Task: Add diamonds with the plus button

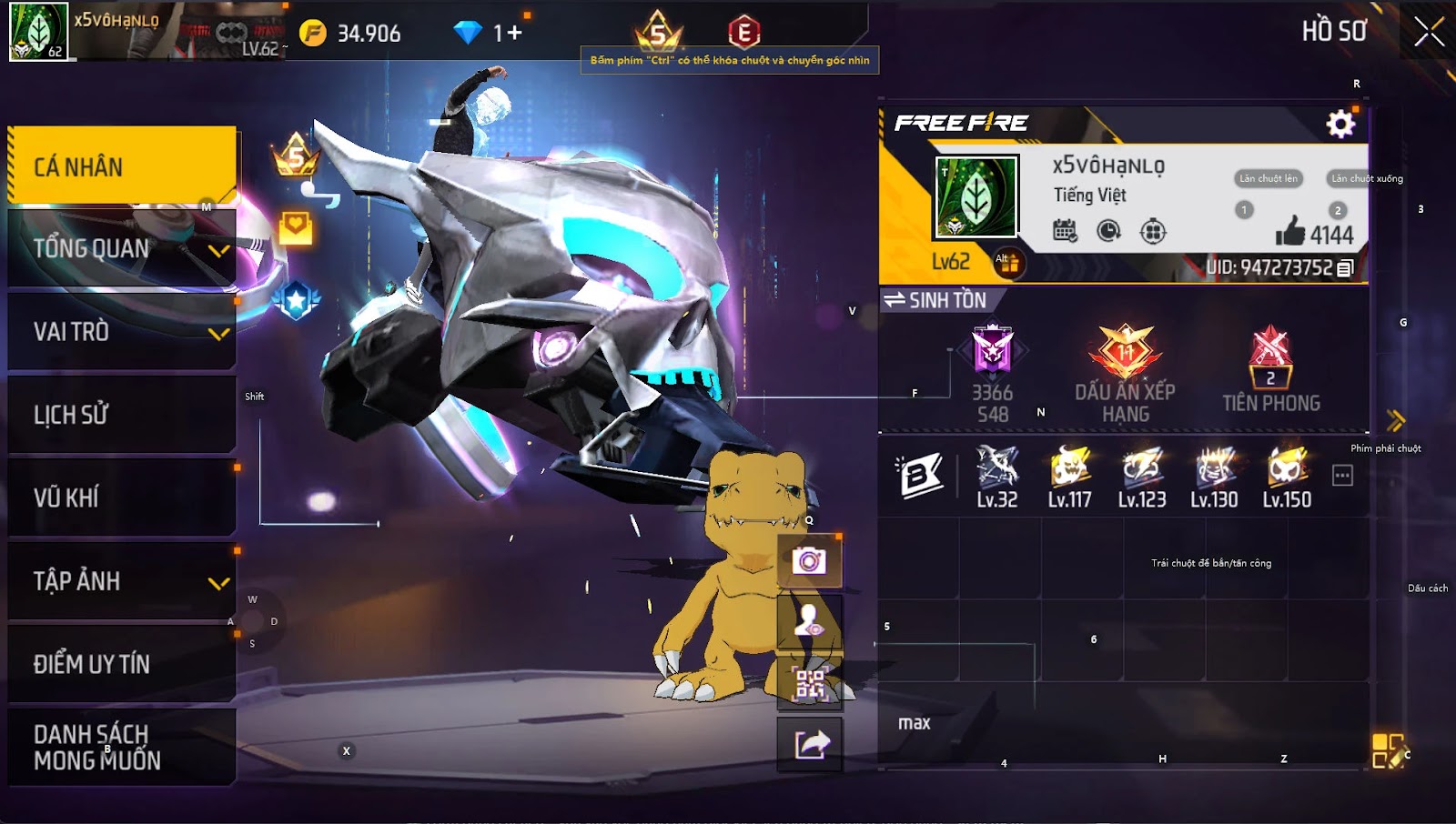Action: [515, 33]
